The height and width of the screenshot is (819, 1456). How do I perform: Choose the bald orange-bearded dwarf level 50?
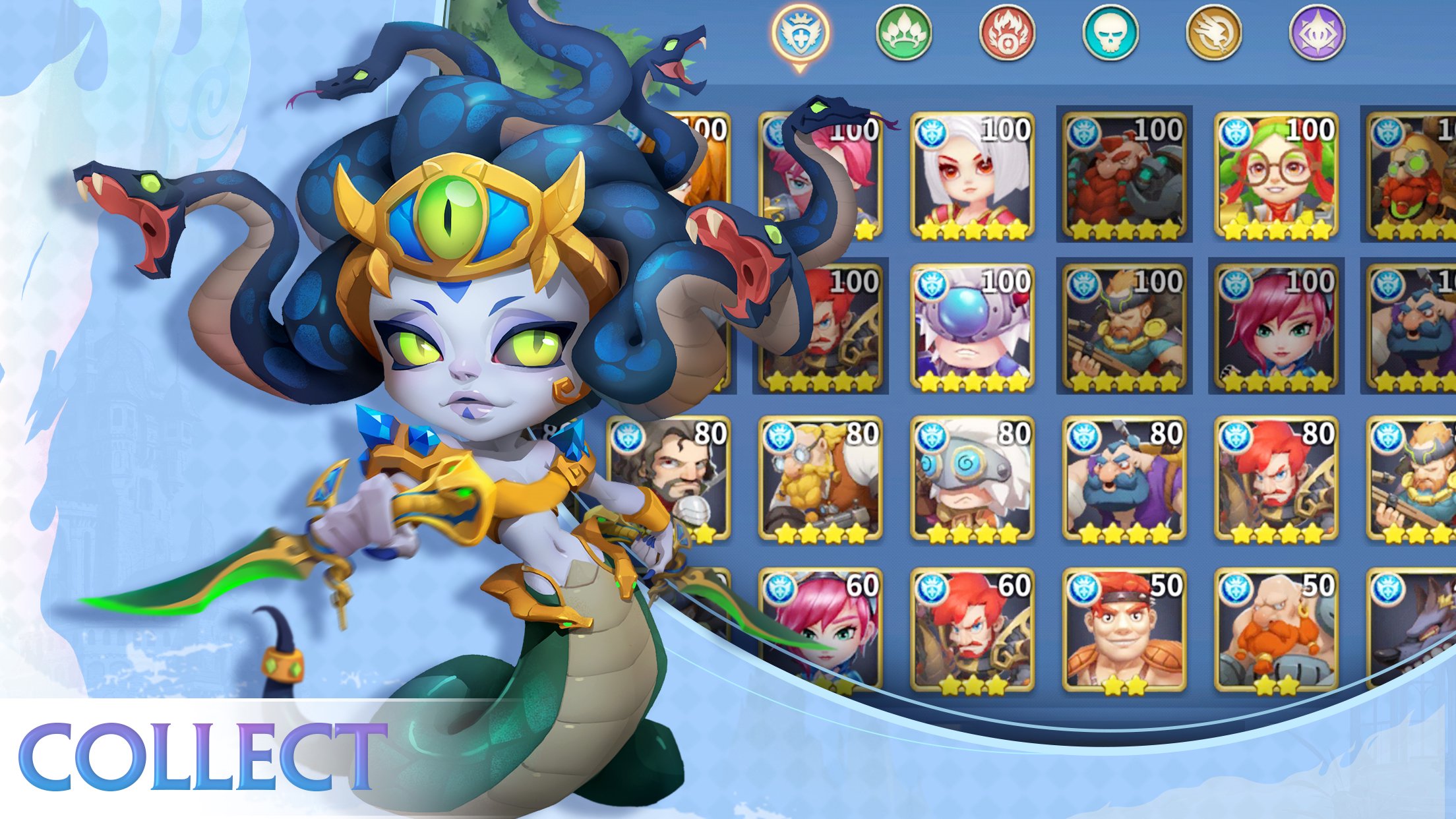[1276, 630]
